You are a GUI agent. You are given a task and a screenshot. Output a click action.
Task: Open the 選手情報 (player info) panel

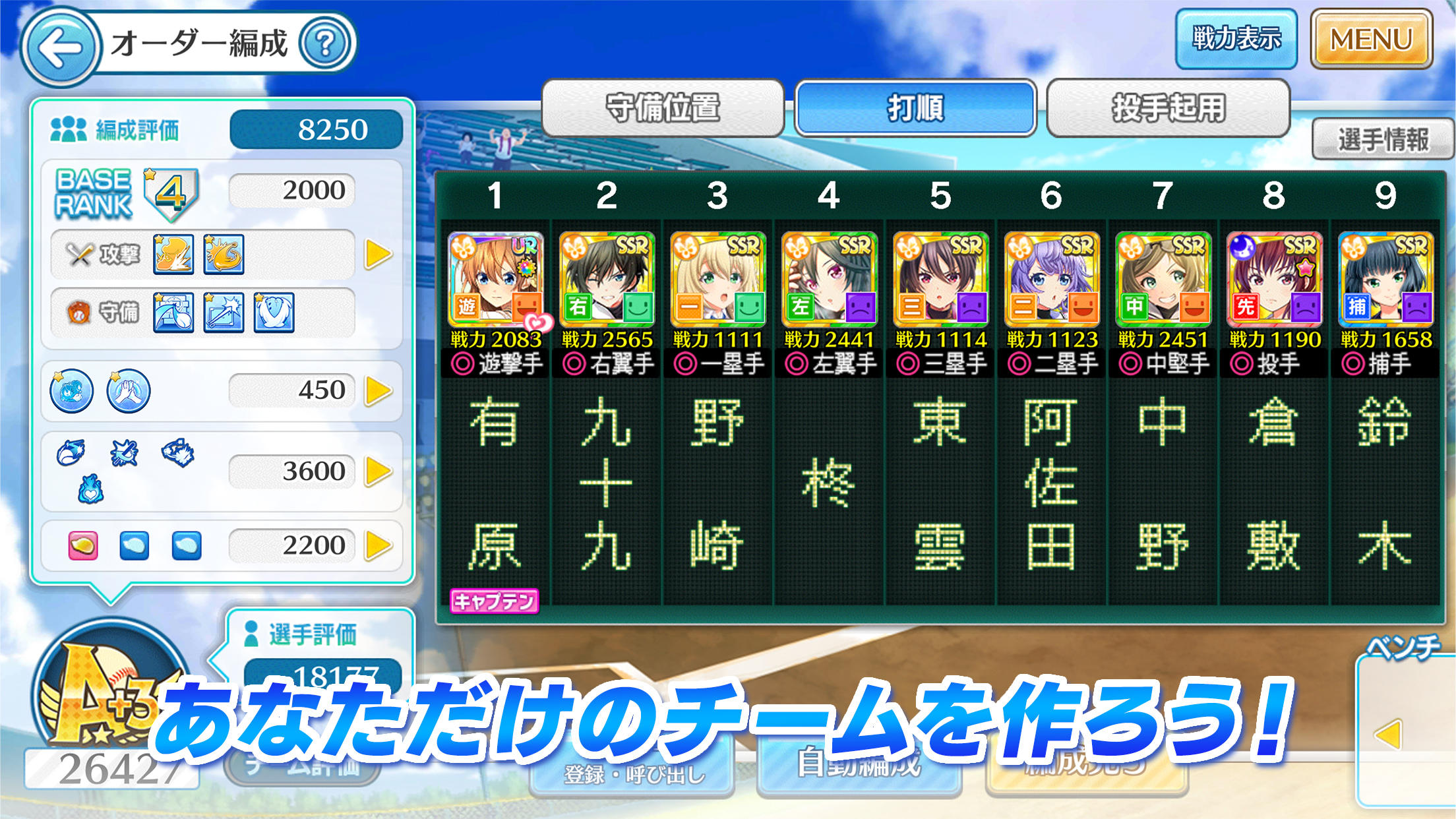coord(1382,140)
